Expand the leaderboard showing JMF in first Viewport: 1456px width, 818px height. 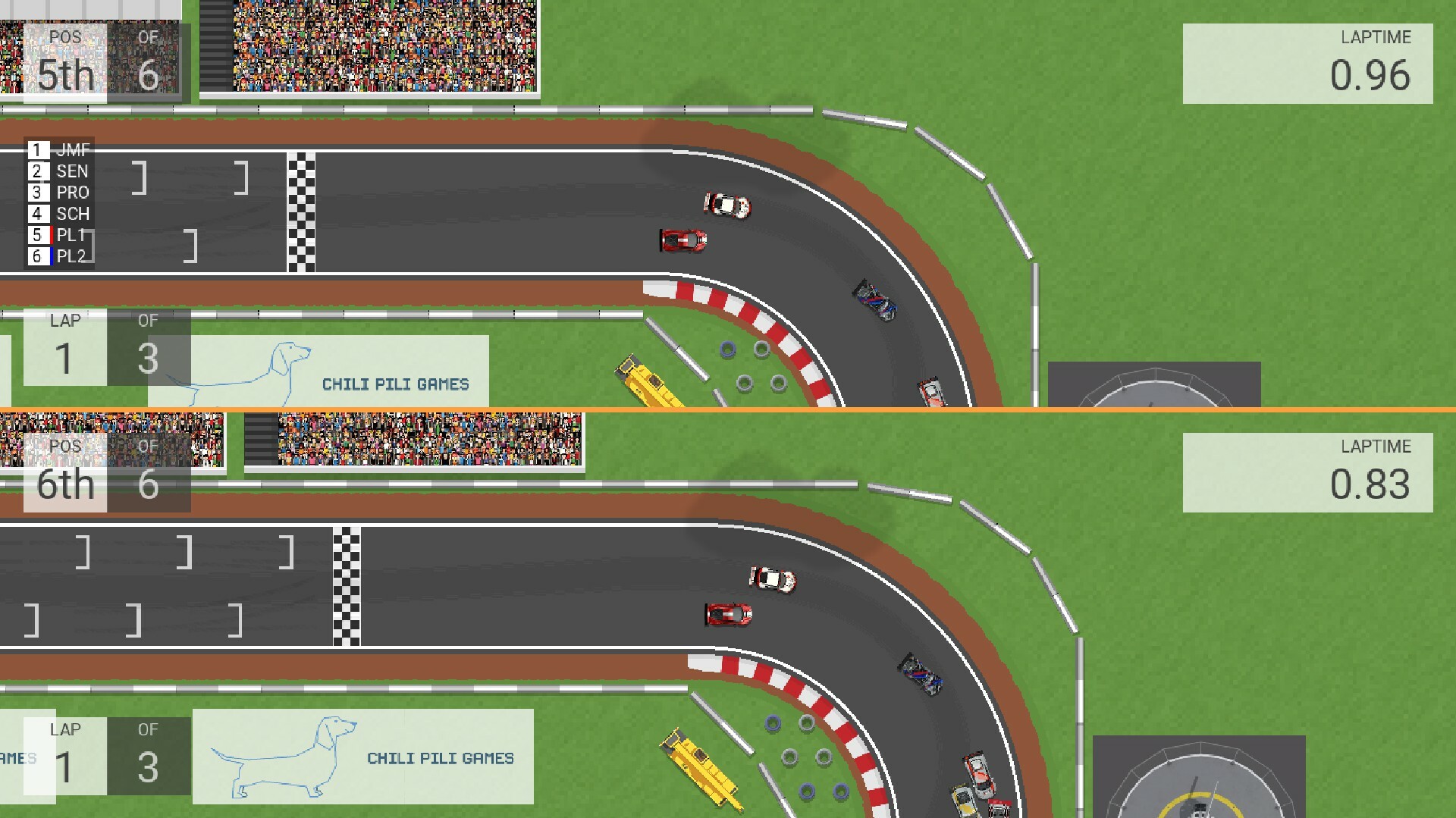click(x=58, y=203)
